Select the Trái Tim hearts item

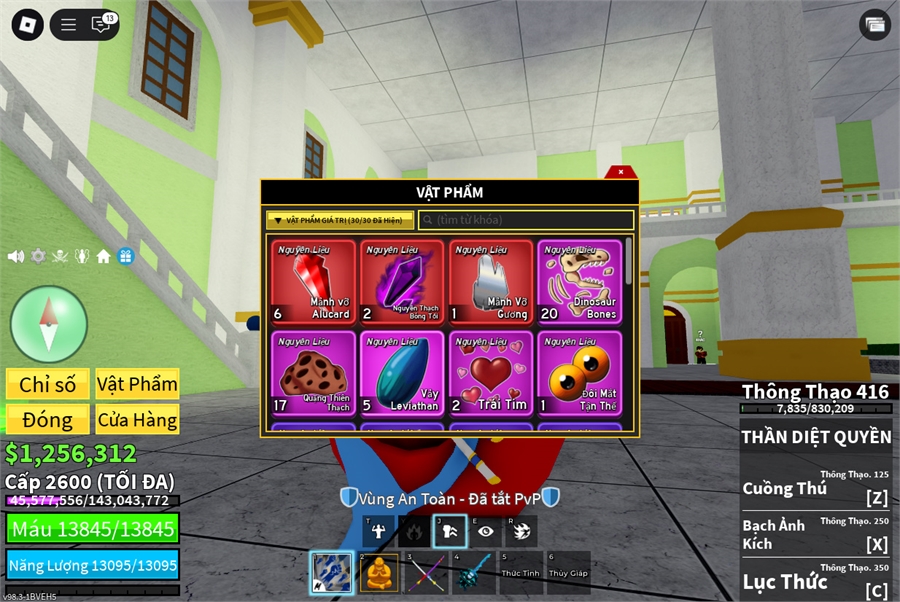[x=491, y=373]
